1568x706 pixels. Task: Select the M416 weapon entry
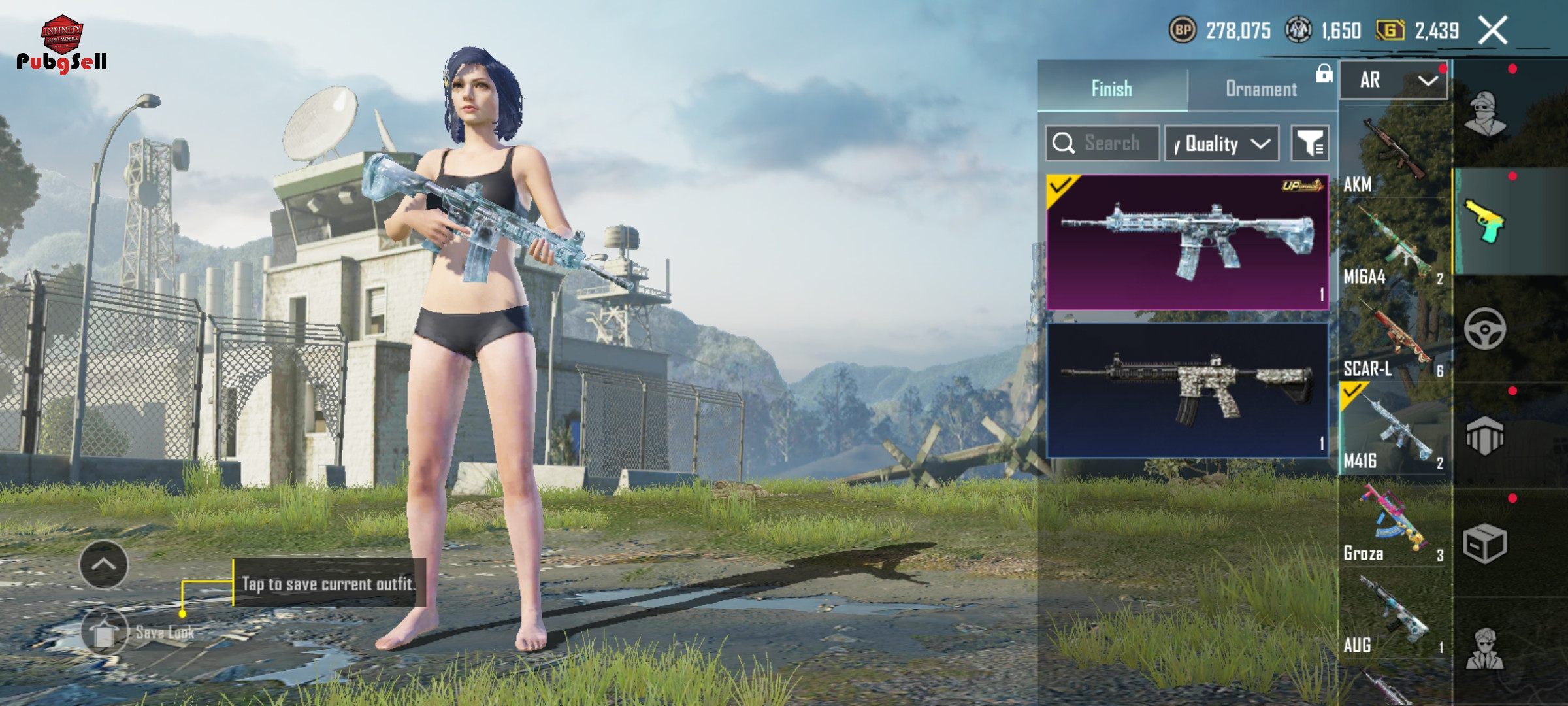[1393, 429]
